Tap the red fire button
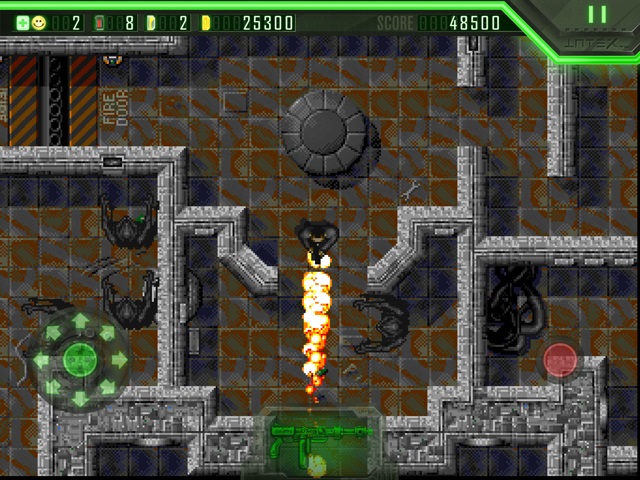Viewport: 640px width, 480px height. coord(559,360)
